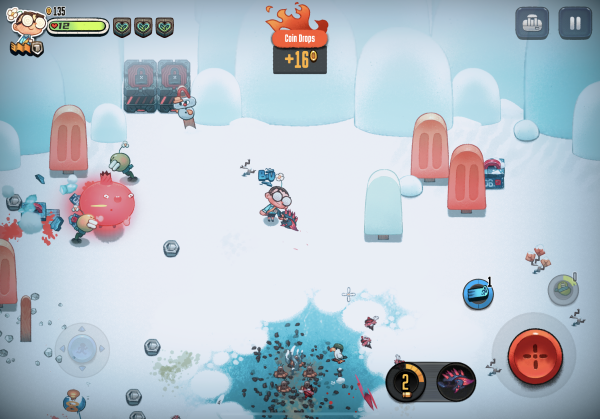600x419 pixels.
Task: Use the grey-green gadget ability button
Action: (x=563, y=290)
